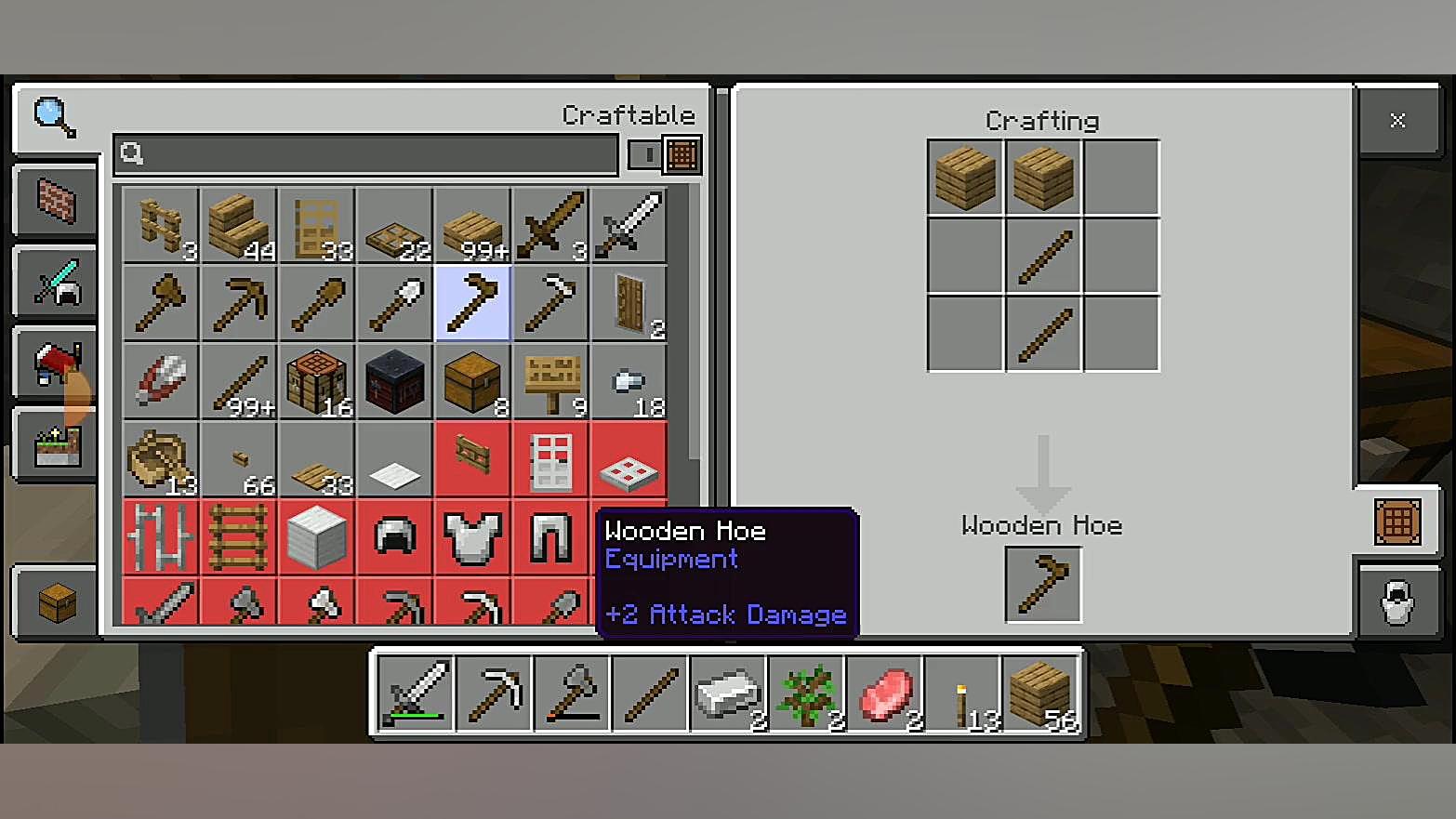Close the crafting screen with X
The image size is (1456, 819).
[x=1396, y=120]
